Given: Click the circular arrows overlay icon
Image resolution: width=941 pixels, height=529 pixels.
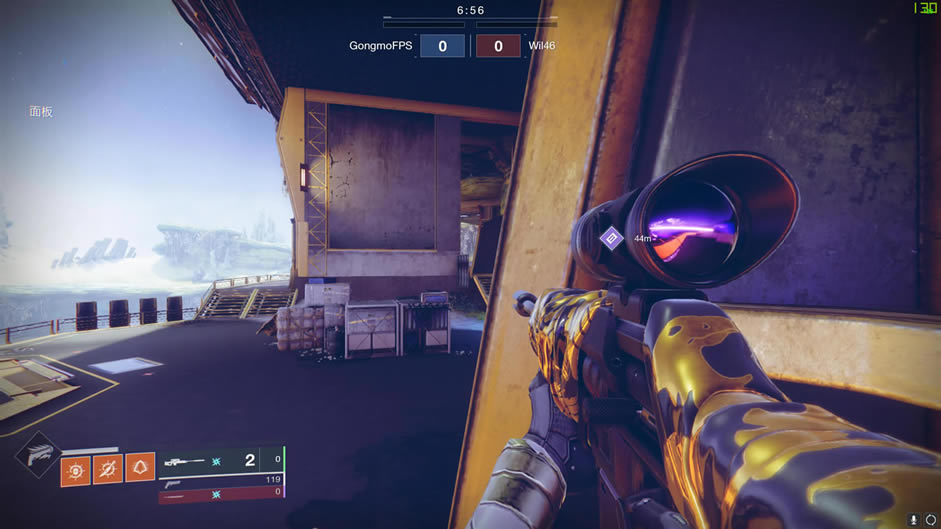Looking at the screenshot, I should tap(931, 520).
